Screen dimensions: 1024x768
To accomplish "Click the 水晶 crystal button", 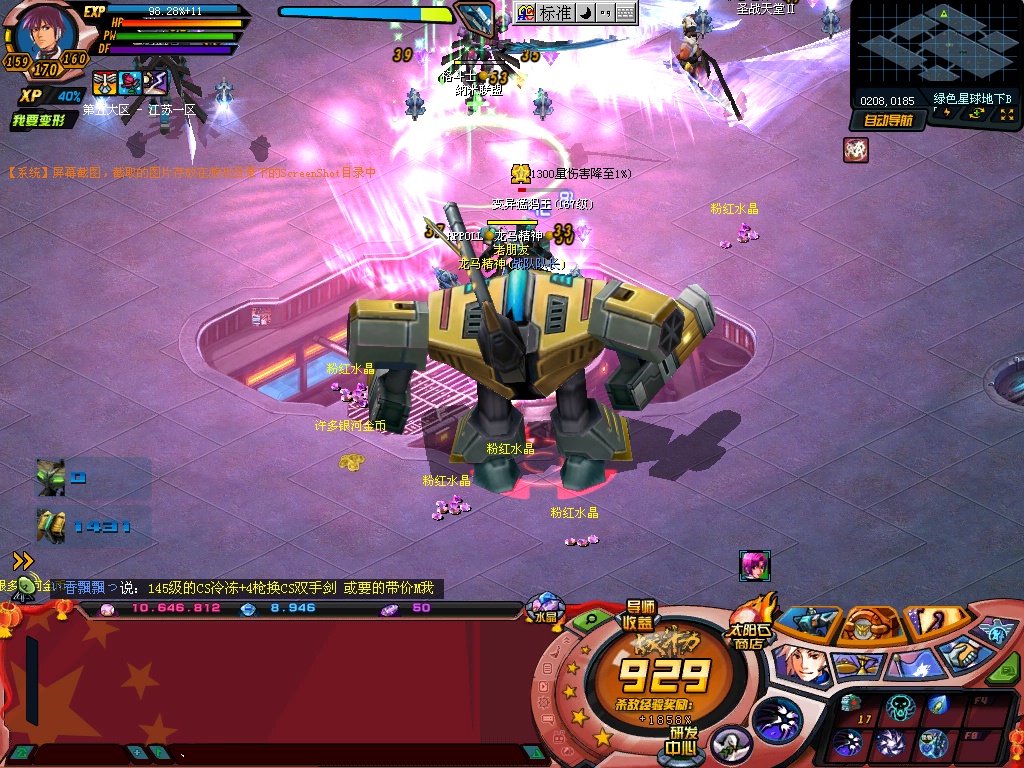I will (545, 611).
